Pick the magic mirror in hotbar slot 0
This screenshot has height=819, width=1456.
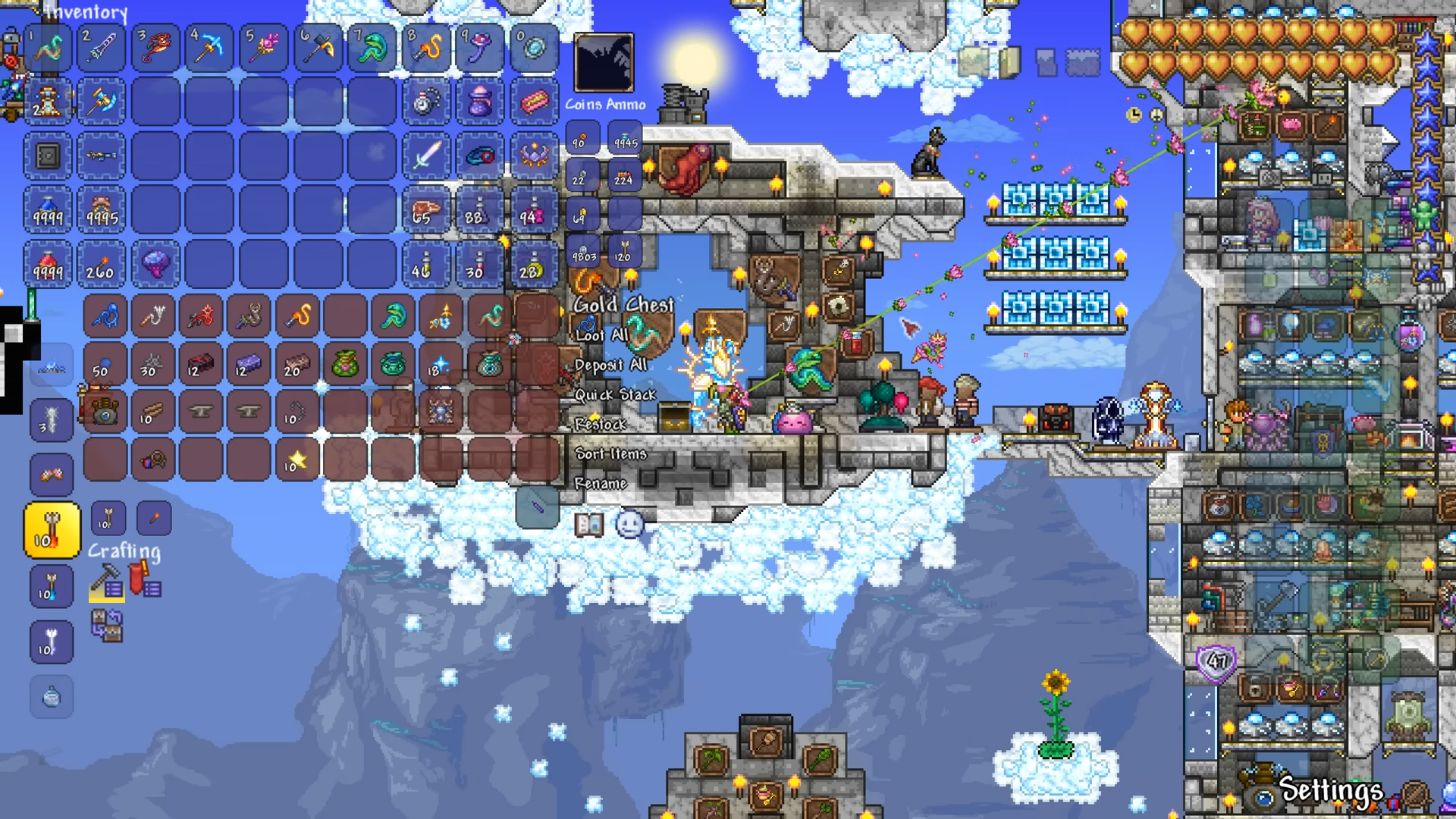coord(534,49)
